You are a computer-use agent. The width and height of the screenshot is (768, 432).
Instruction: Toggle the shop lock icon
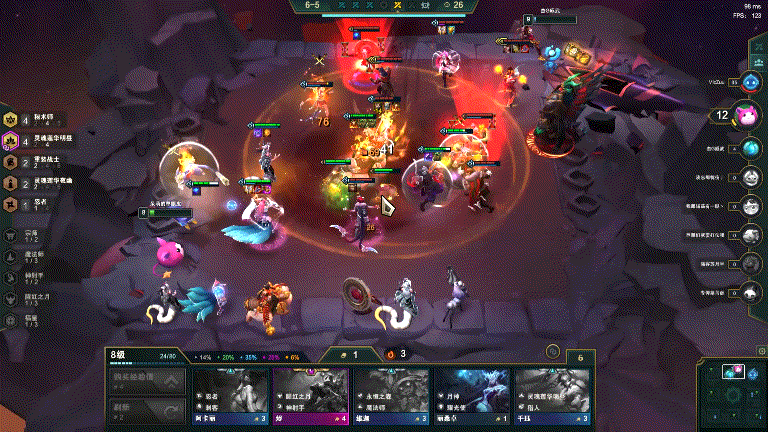coord(551,353)
